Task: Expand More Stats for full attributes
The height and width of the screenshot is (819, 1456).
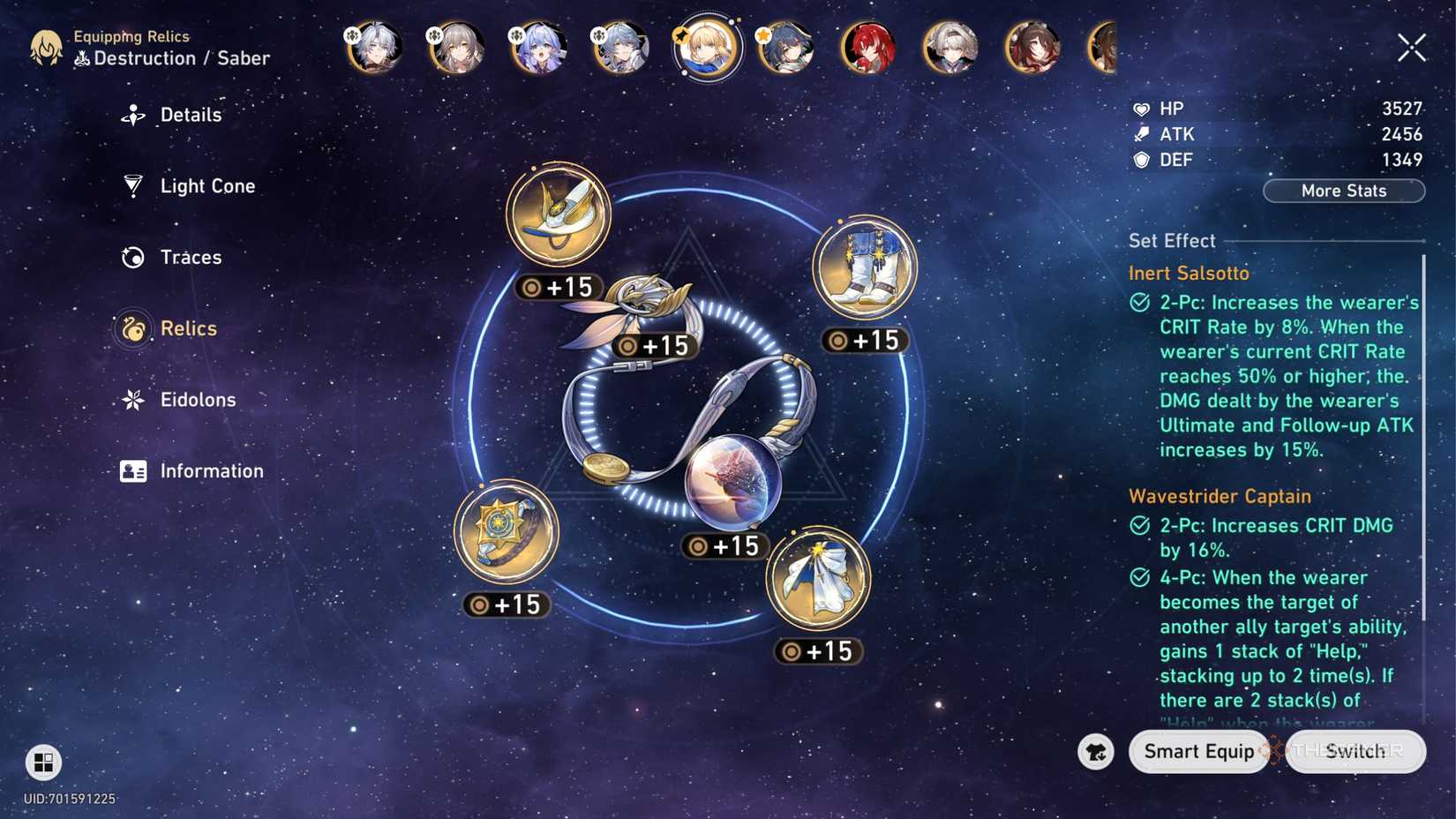Action: [1344, 191]
